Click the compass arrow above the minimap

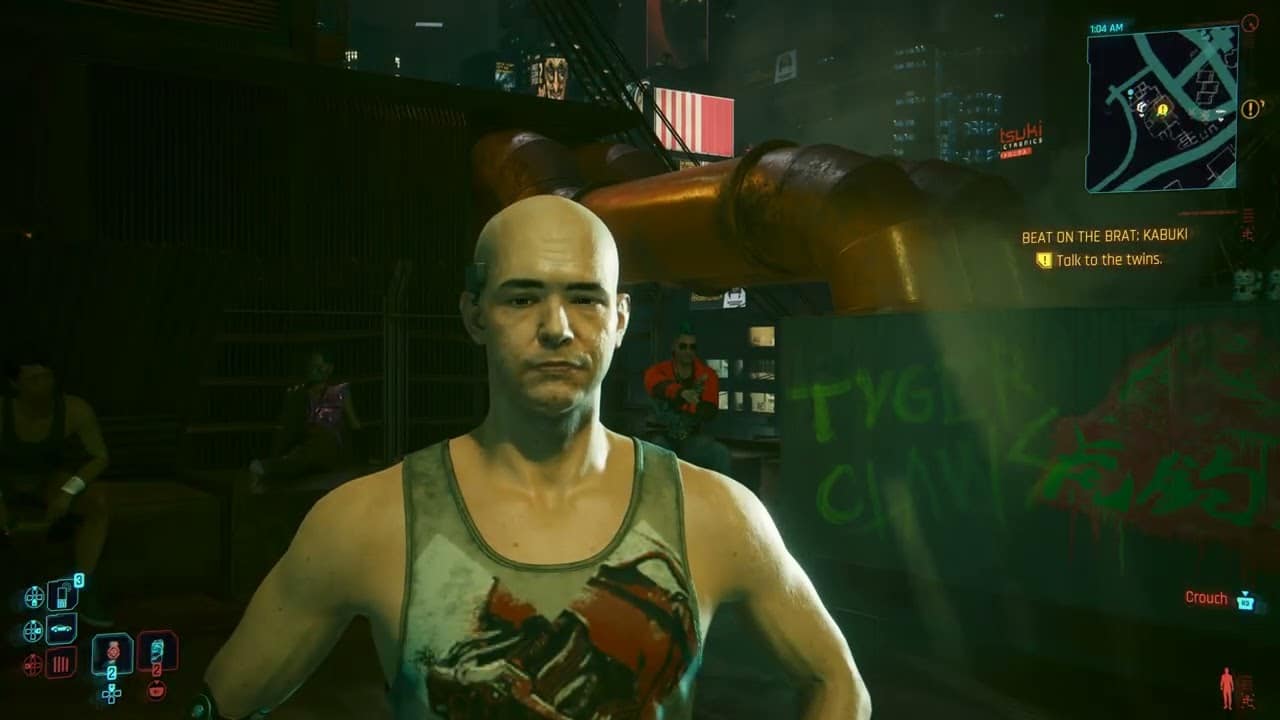click(x=1249, y=21)
